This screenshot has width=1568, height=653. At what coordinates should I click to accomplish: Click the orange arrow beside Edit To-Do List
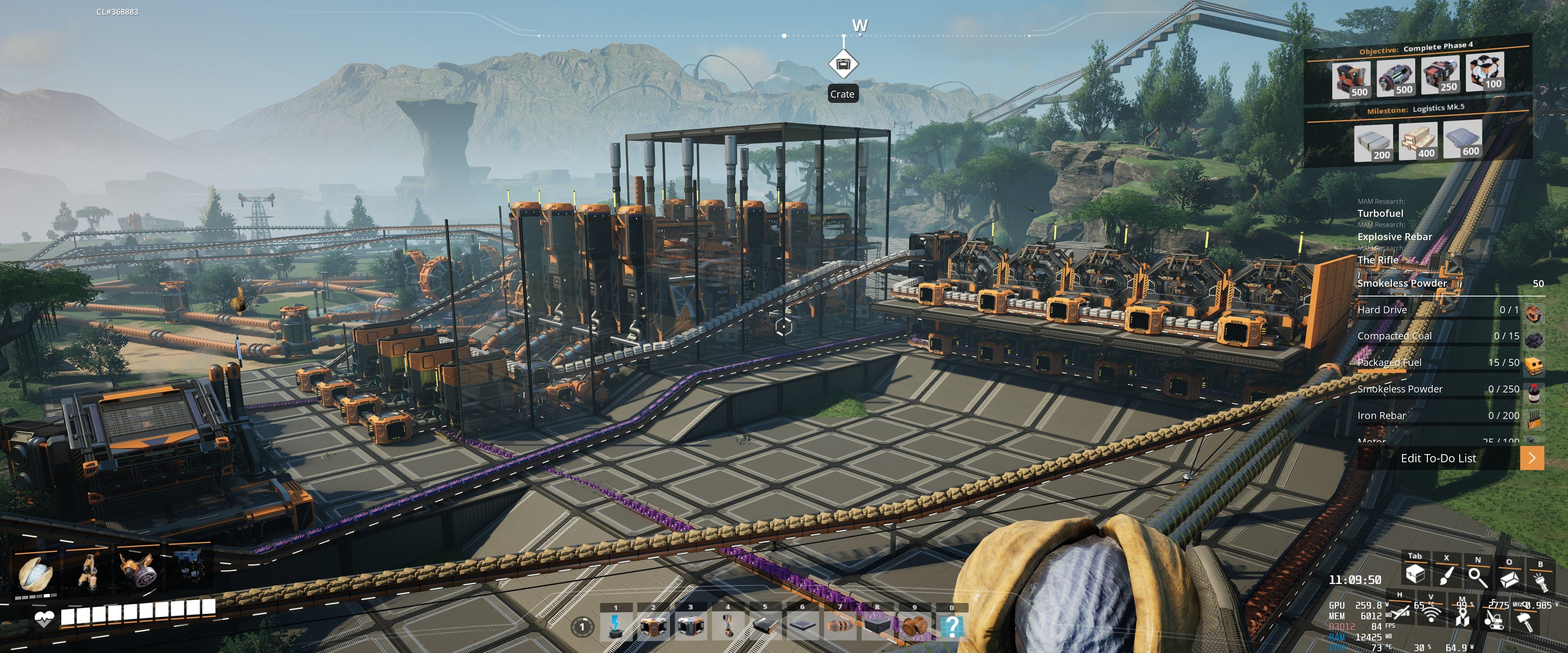tap(1532, 458)
